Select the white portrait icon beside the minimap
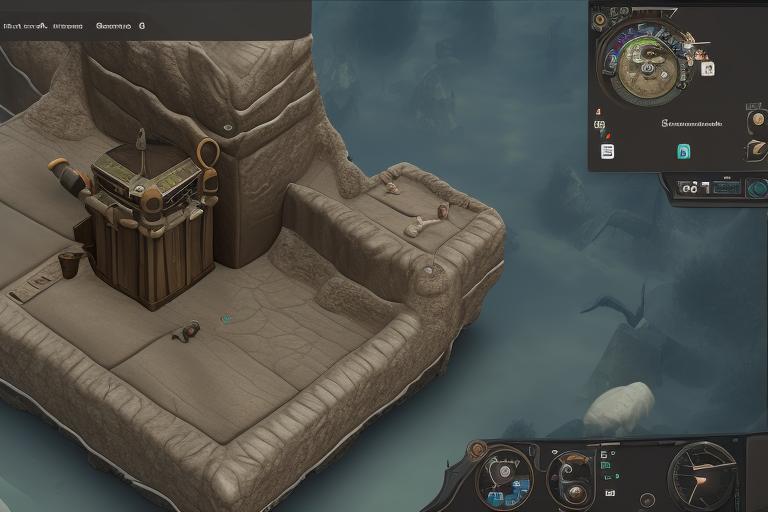 coord(708,69)
